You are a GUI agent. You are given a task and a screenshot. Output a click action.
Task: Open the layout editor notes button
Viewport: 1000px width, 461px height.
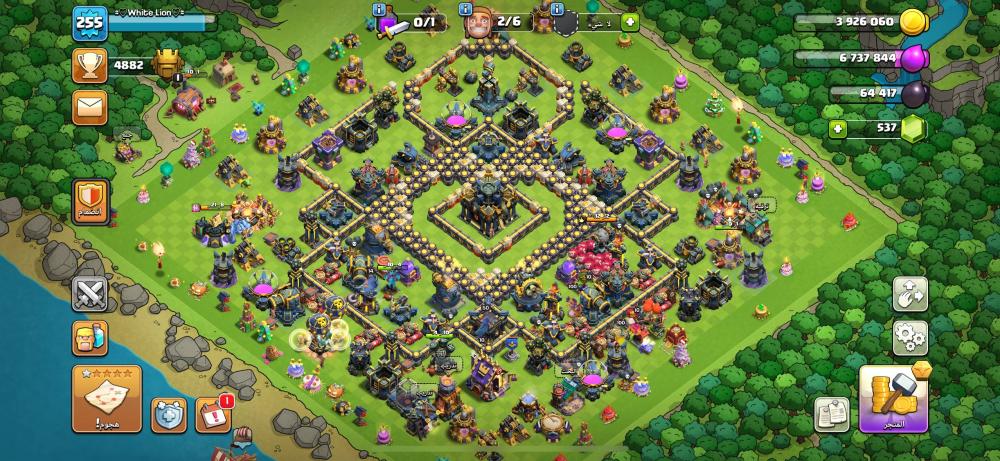point(831,413)
